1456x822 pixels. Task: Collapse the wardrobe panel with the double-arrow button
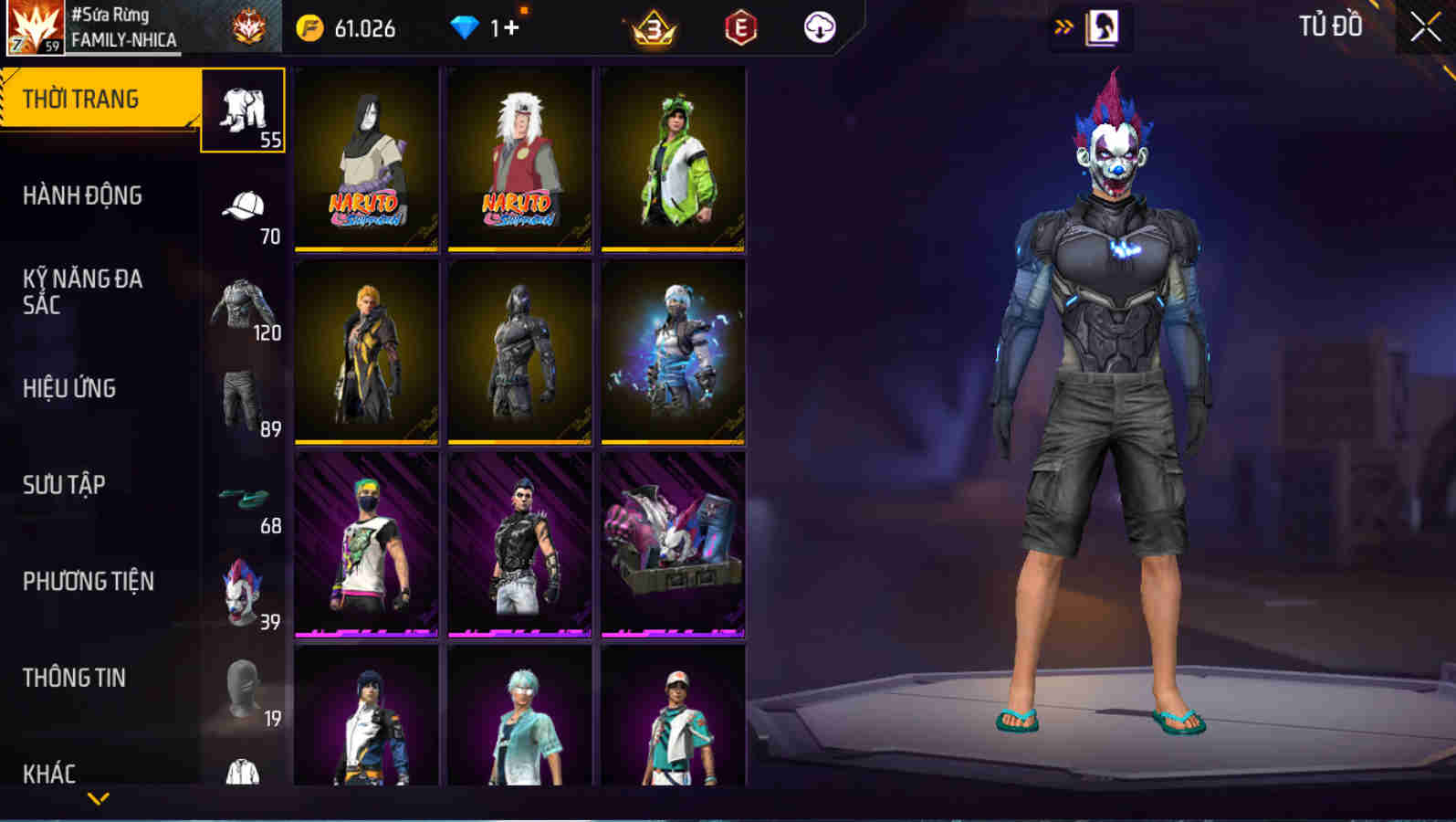(x=1062, y=26)
